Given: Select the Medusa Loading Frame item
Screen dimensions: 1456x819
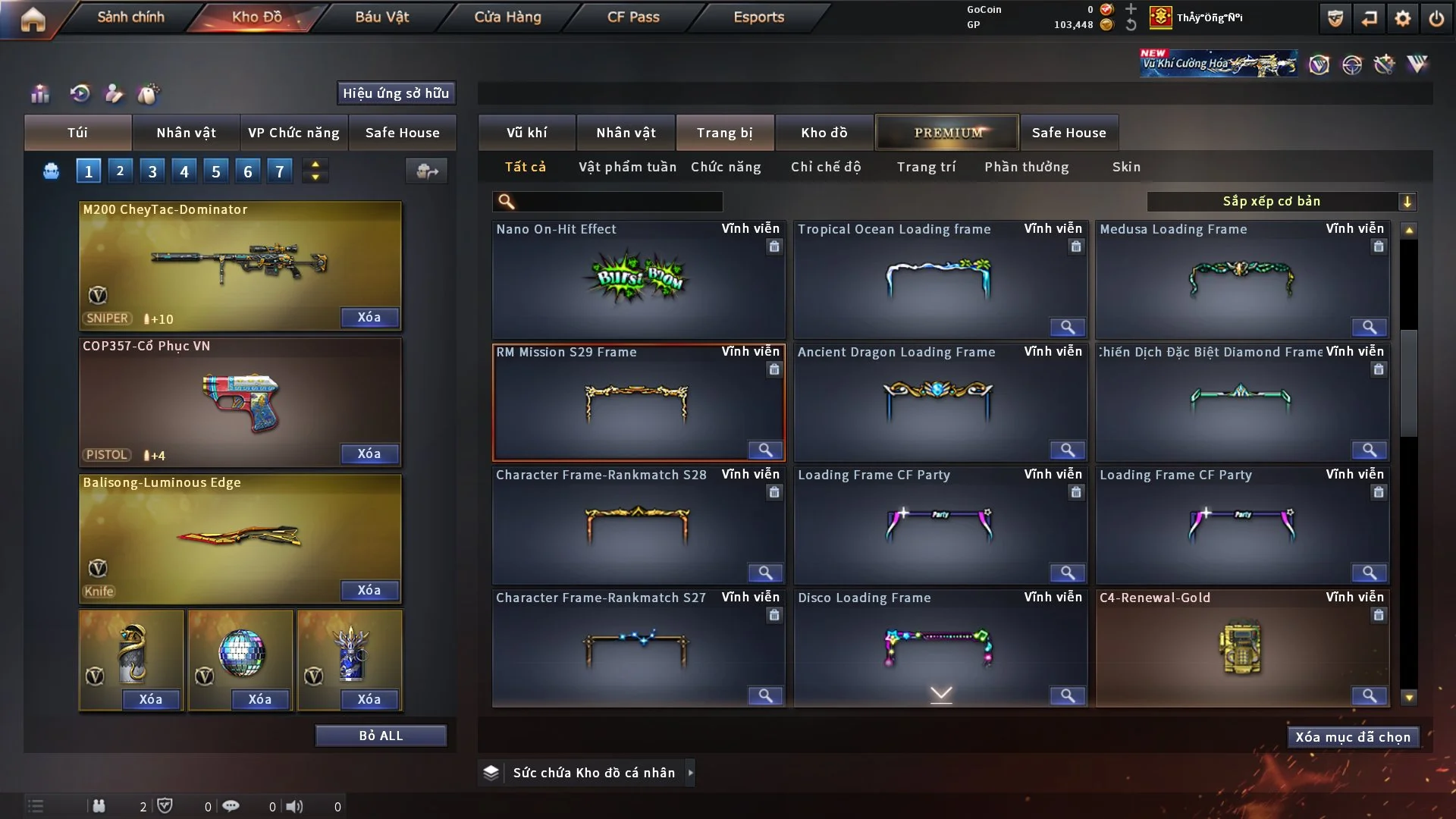Looking at the screenshot, I should tap(1241, 281).
